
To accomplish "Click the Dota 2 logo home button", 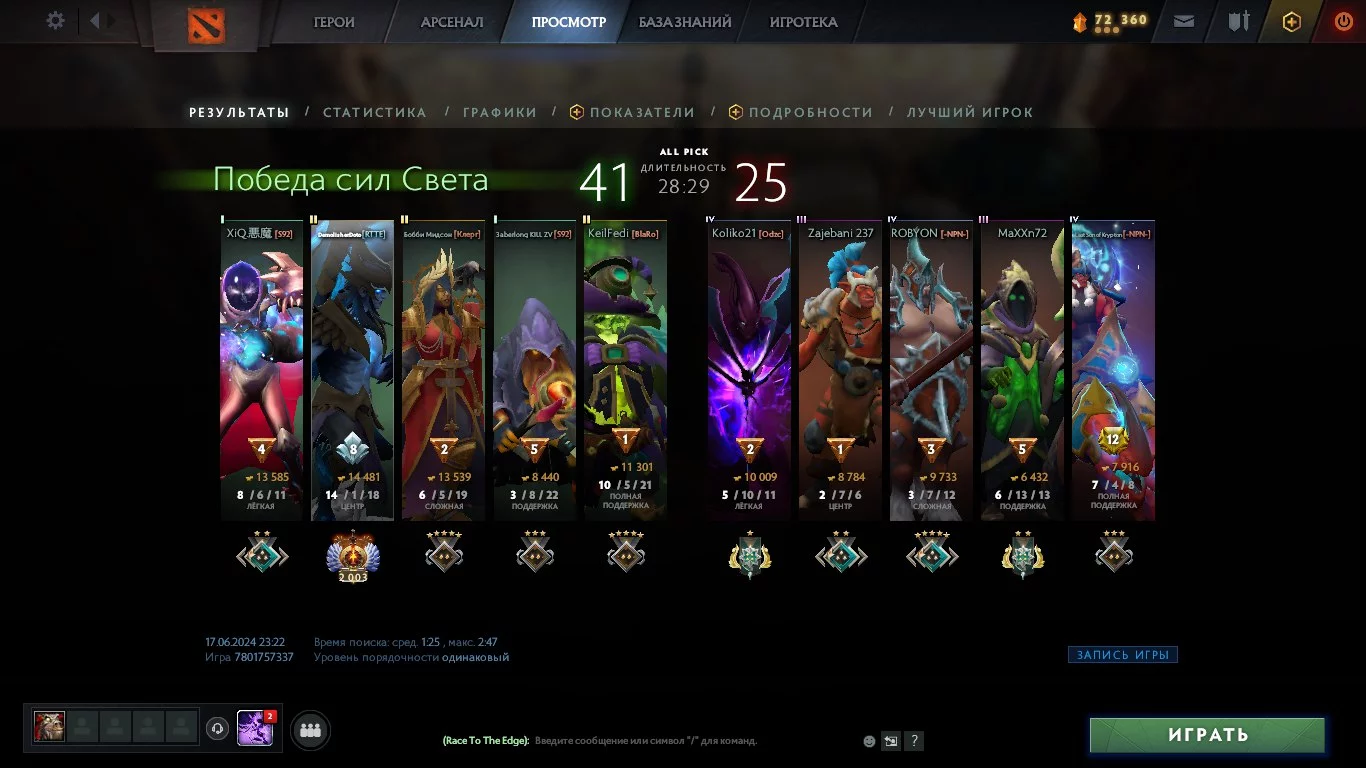I will pos(206,24).
